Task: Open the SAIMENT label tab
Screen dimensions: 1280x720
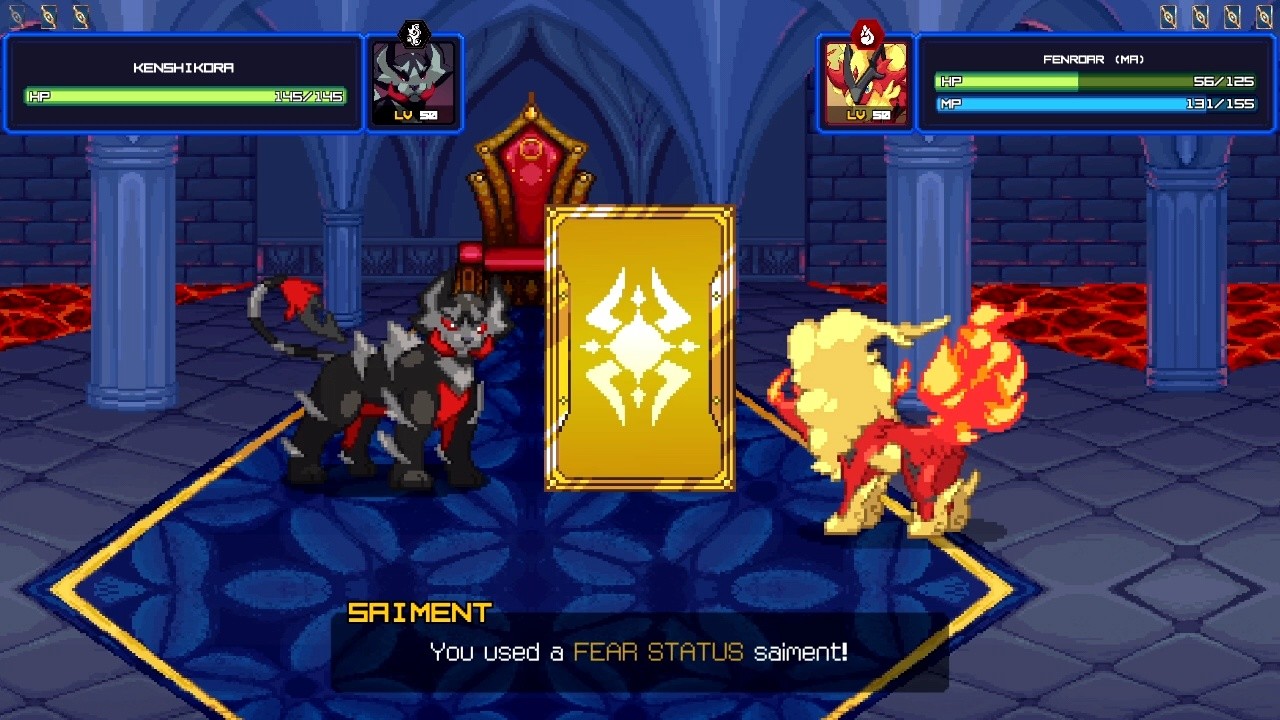Action: pyautogui.click(x=420, y=611)
